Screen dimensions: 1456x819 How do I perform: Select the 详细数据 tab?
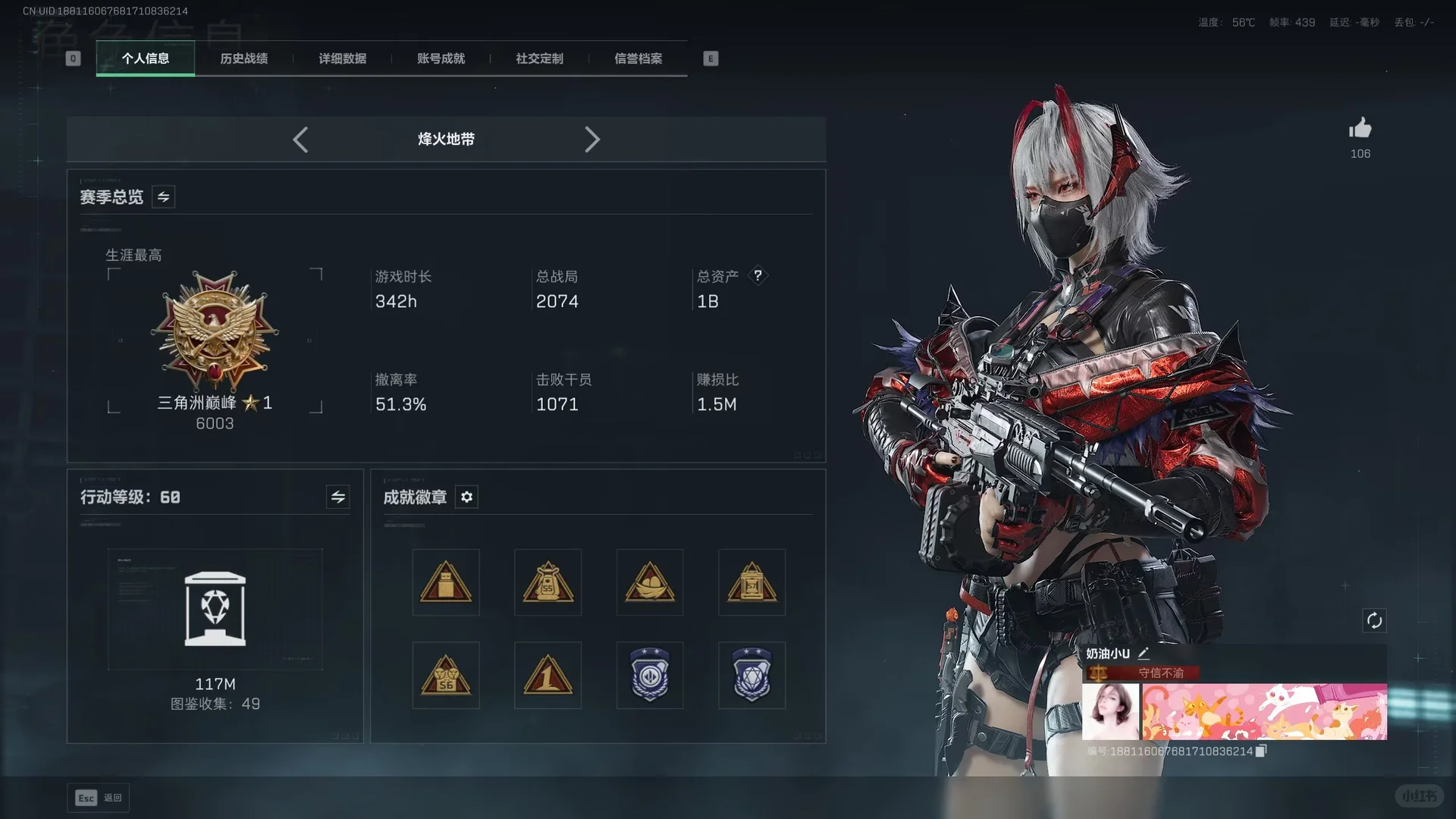click(342, 58)
